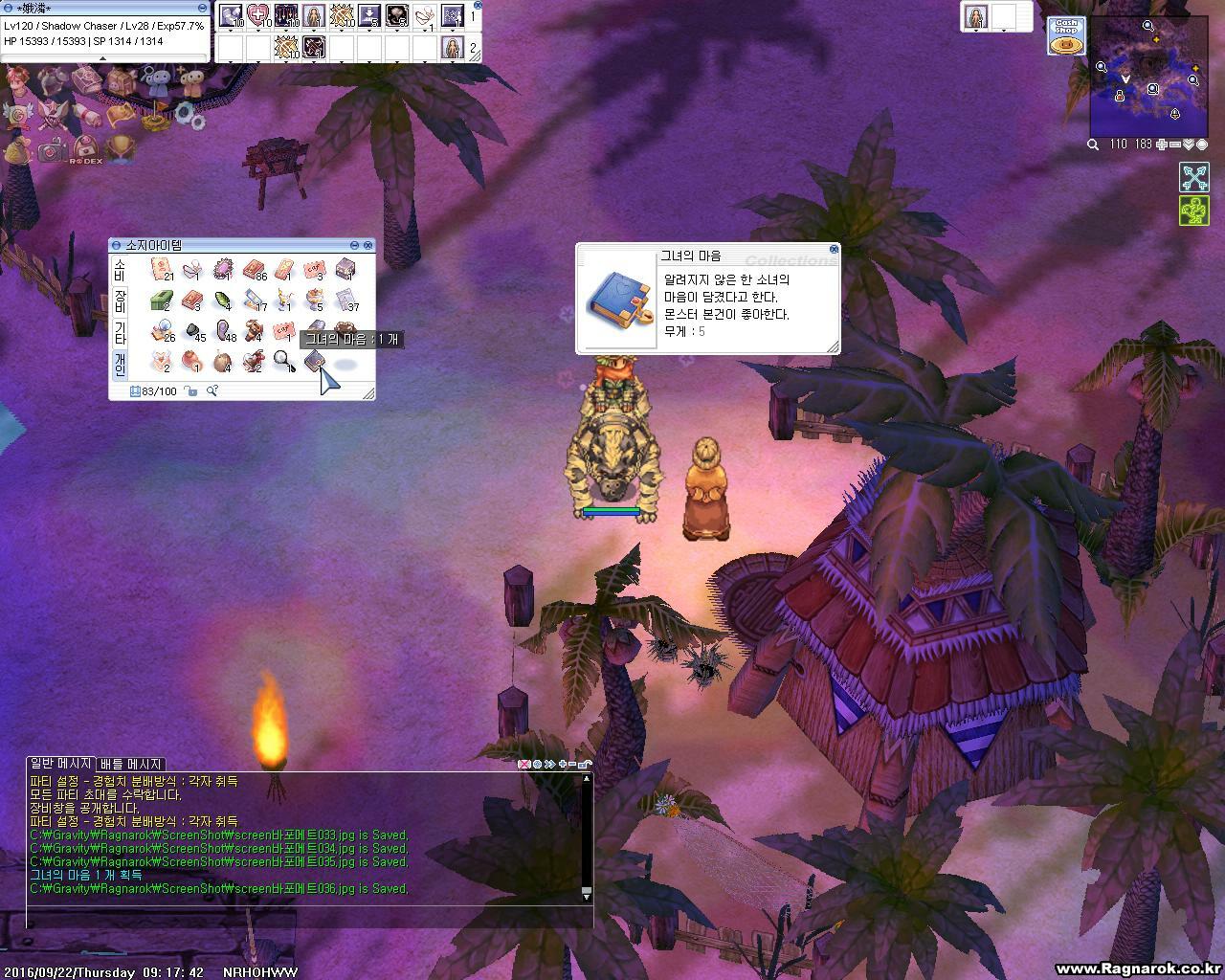This screenshot has width=1225, height=980.
Task: Switch to the 배틀 메시지 chat tab
Action: [131, 764]
